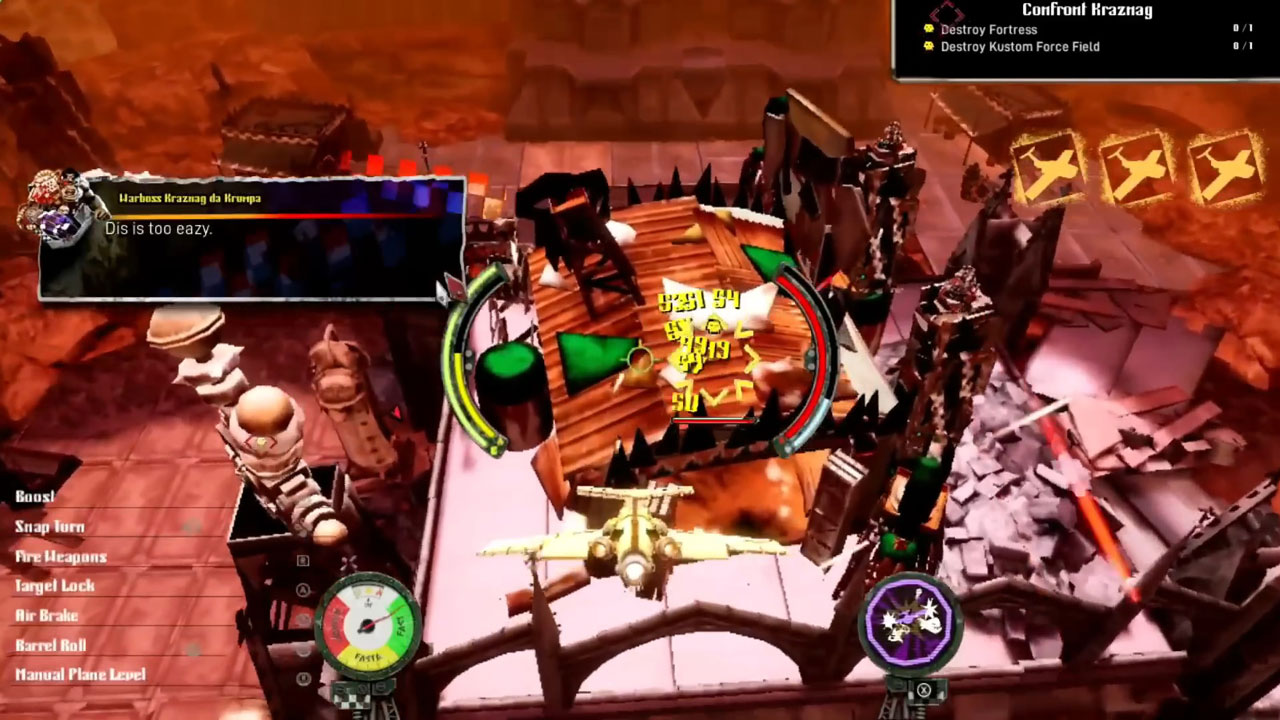Click Warboss Kraznag's dialogue portrait

(x=64, y=208)
